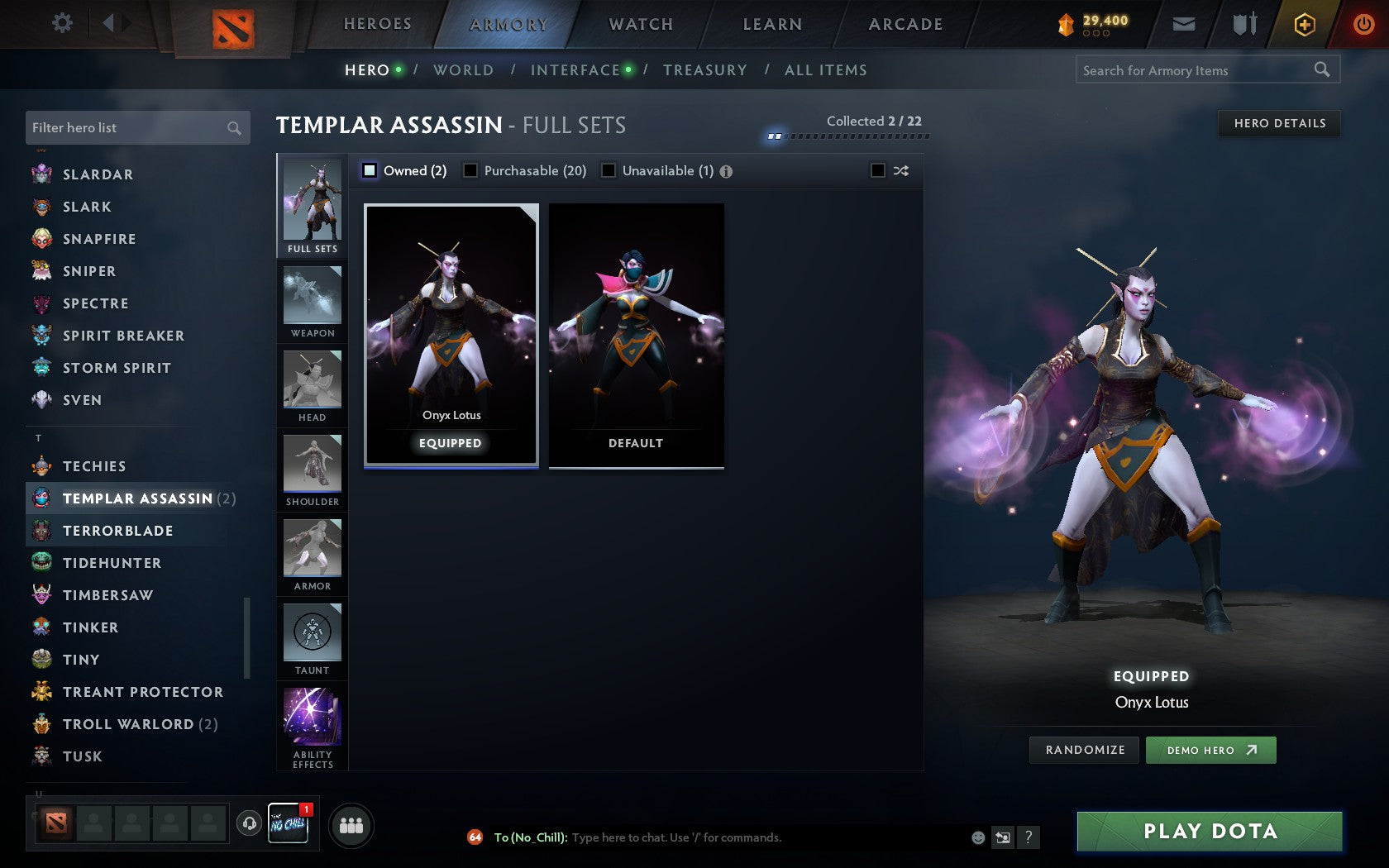Viewport: 1389px width, 868px height.
Task: Select the Head slot category
Action: pyautogui.click(x=312, y=386)
